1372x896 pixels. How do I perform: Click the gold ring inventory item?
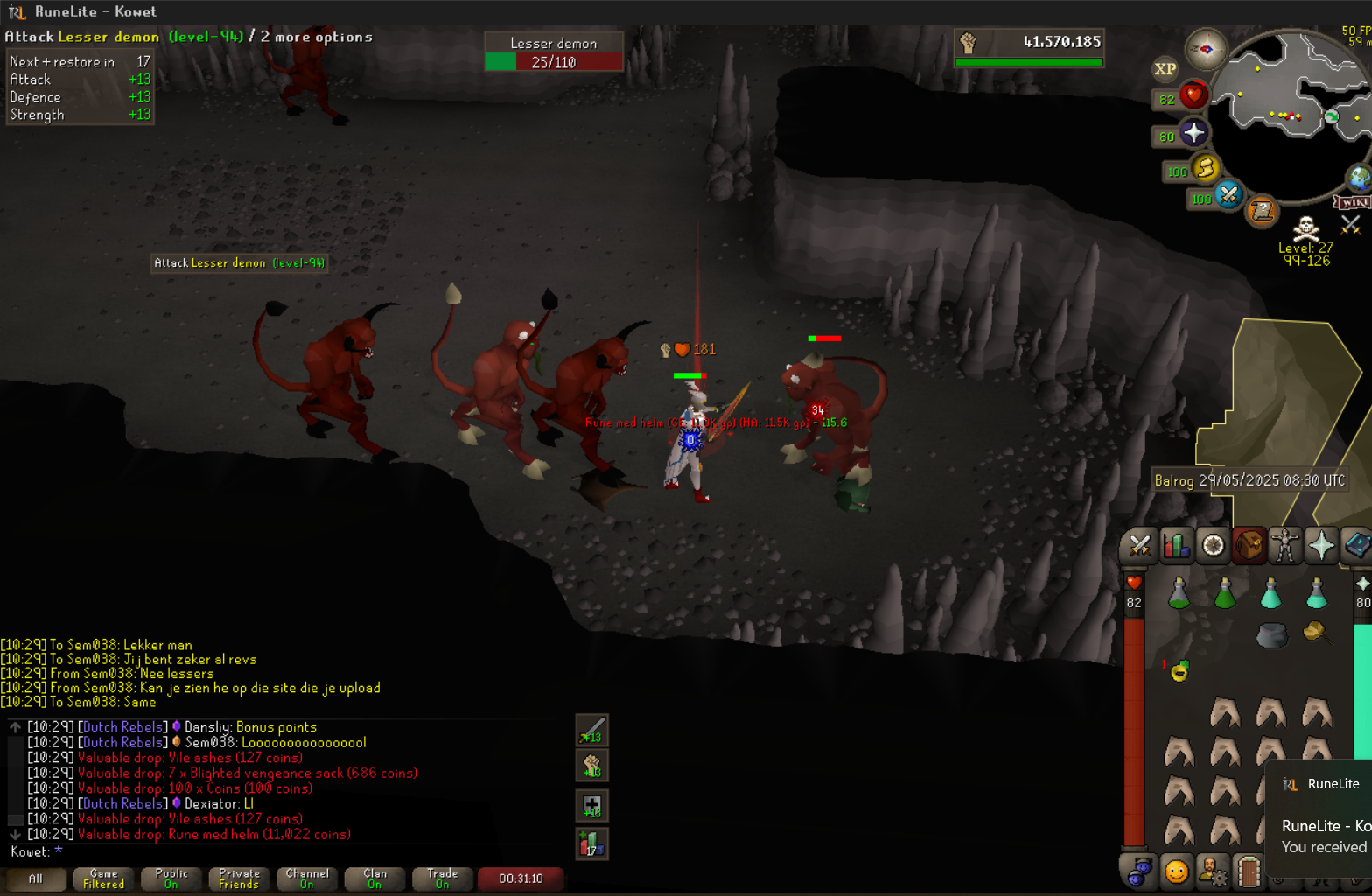pyautogui.click(x=1179, y=672)
